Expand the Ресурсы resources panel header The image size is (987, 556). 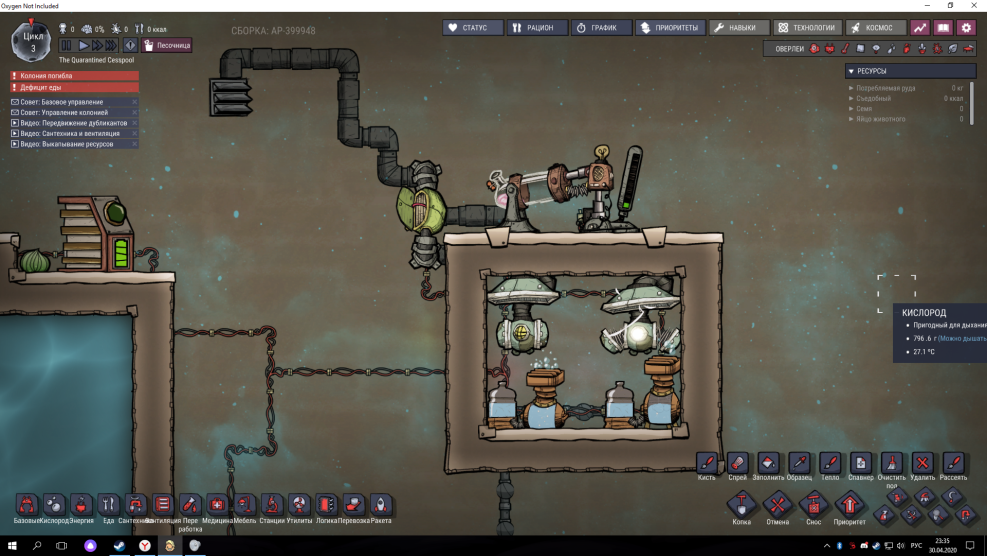click(910, 71)
